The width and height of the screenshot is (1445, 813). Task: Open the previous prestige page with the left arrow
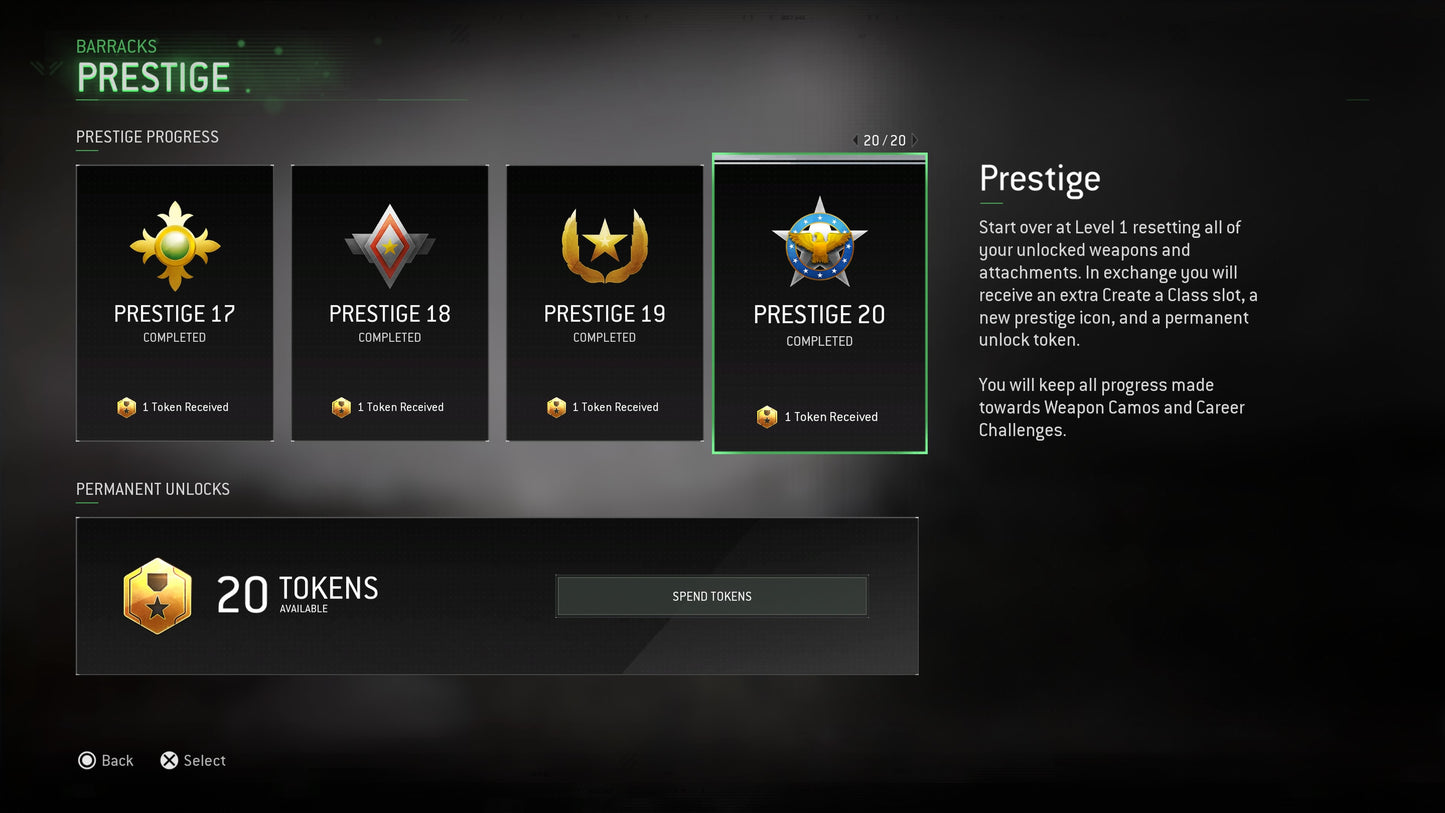[x=855, y=140]
